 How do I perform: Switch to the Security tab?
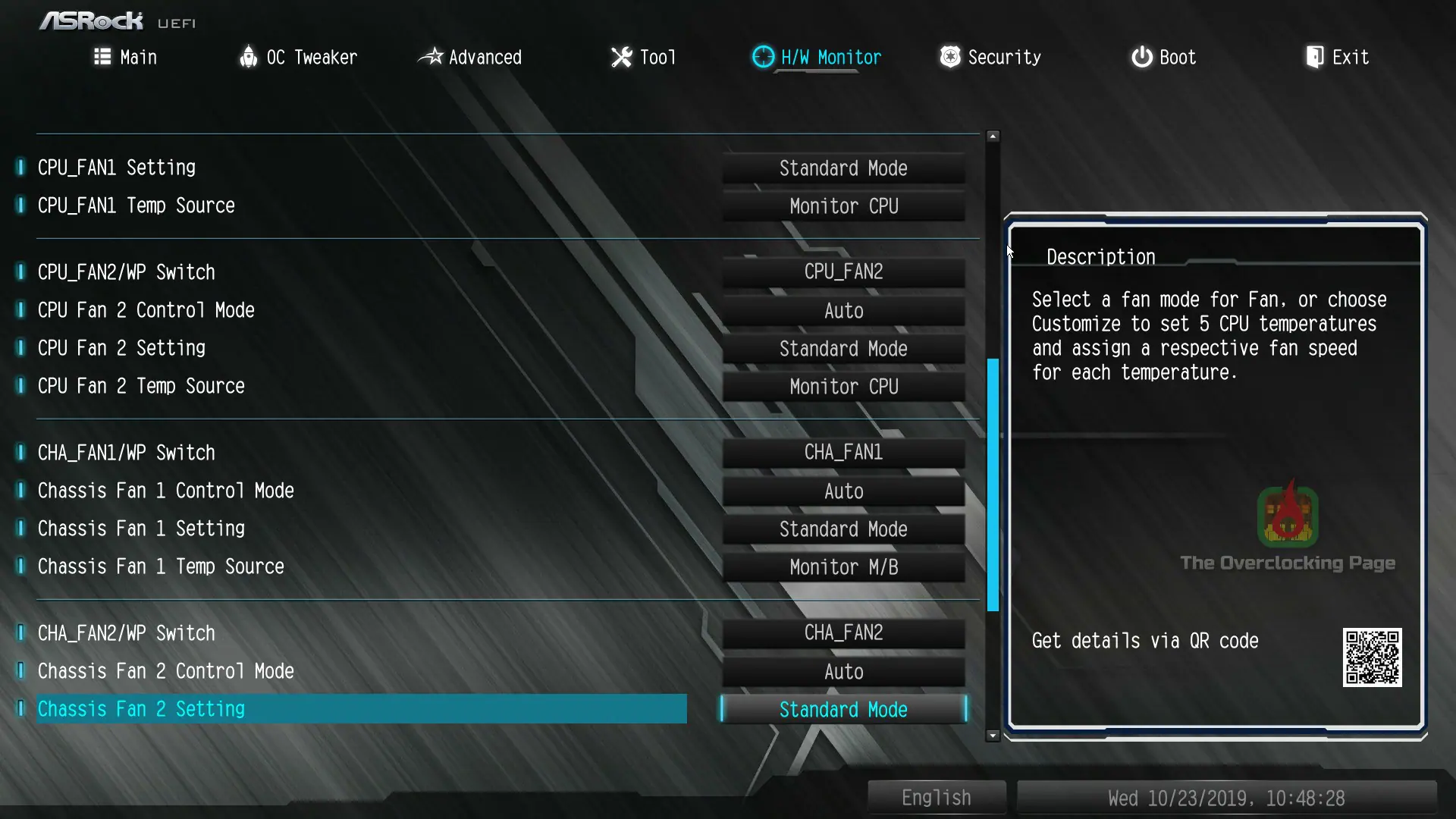point(990,57)
